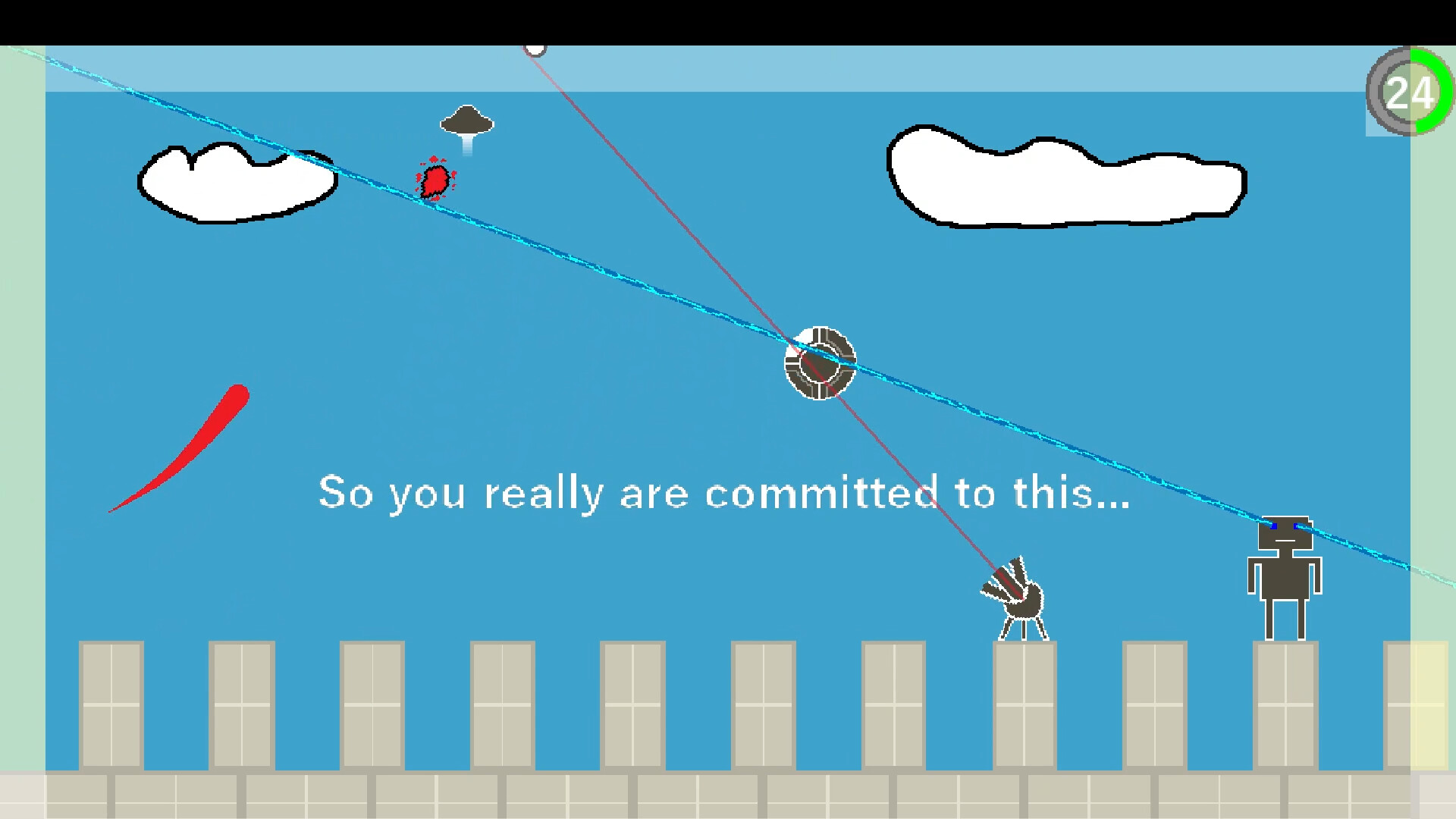Click the leftmost gray building pillar
The image size is (1456, 819).
coord(111,705)
